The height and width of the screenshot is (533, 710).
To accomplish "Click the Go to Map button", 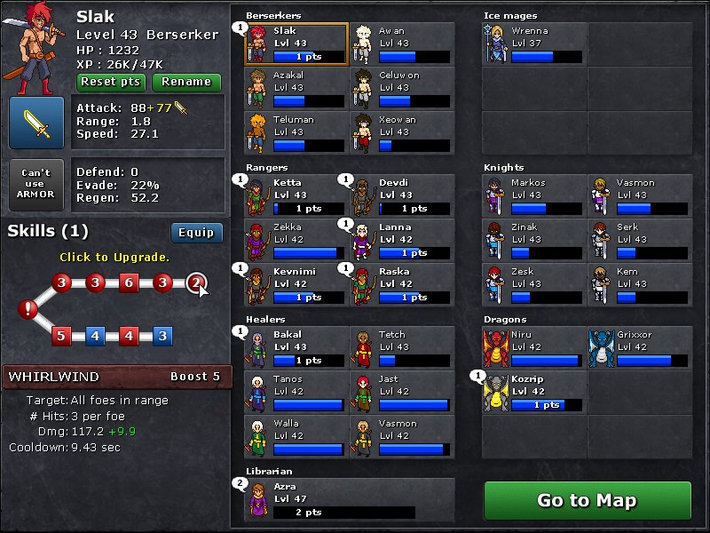I will click(587, 500).
